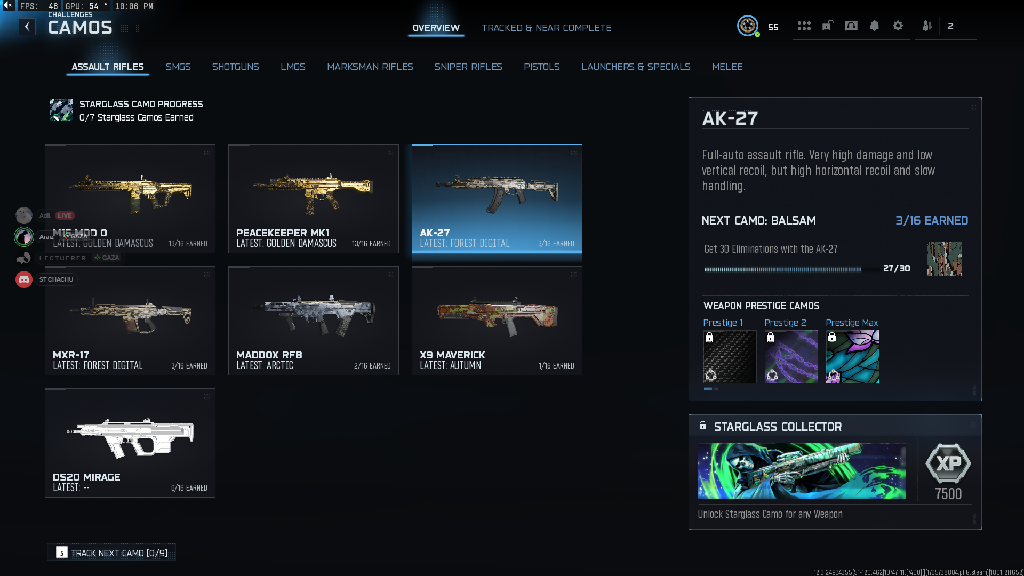Choose the Pistols category
Viewport: 1024px width, 576px height.
coord(541,67)
